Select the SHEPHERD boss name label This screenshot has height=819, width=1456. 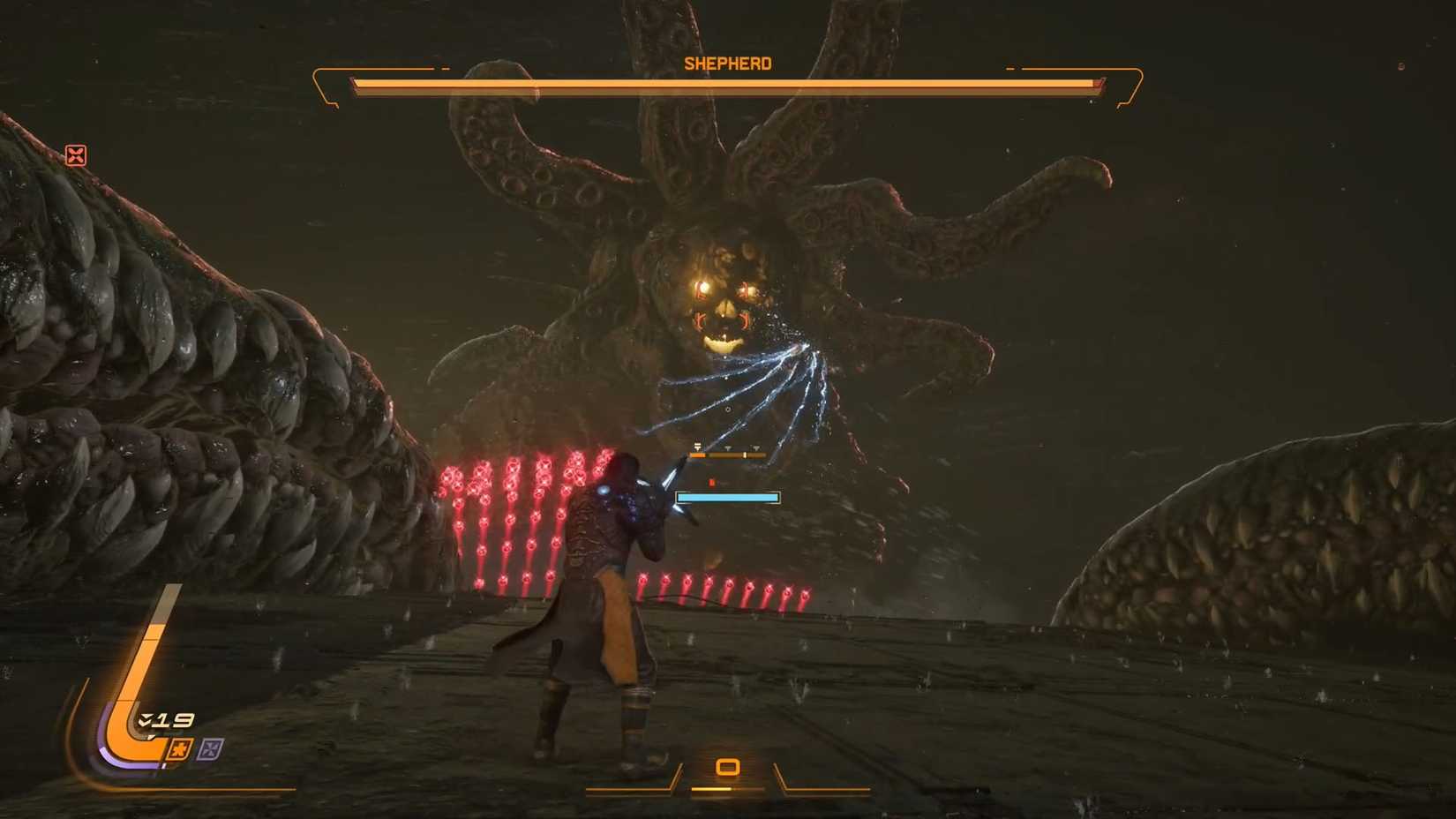727,63
